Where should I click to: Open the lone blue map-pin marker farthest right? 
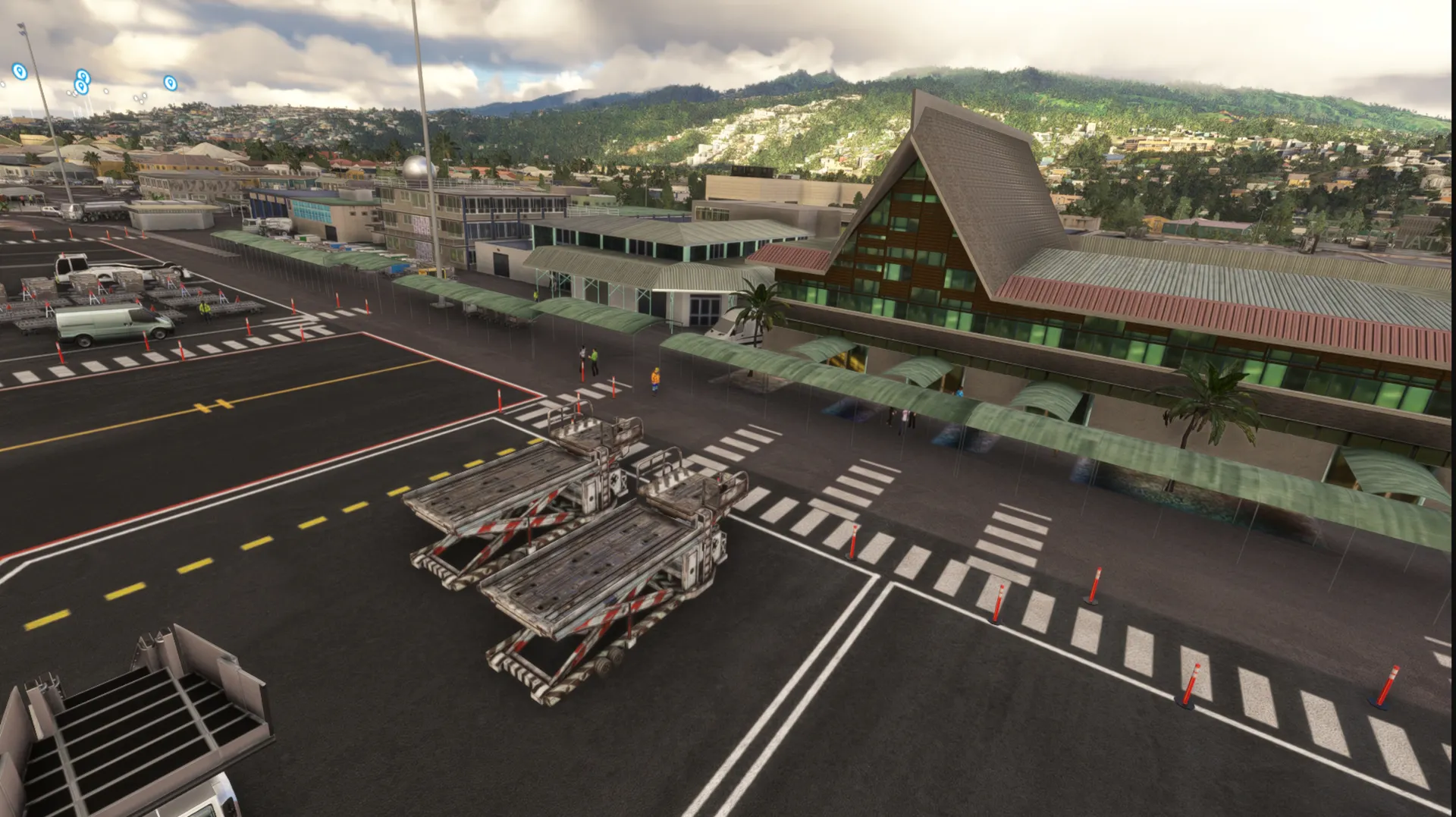click(x=171, y=83)
